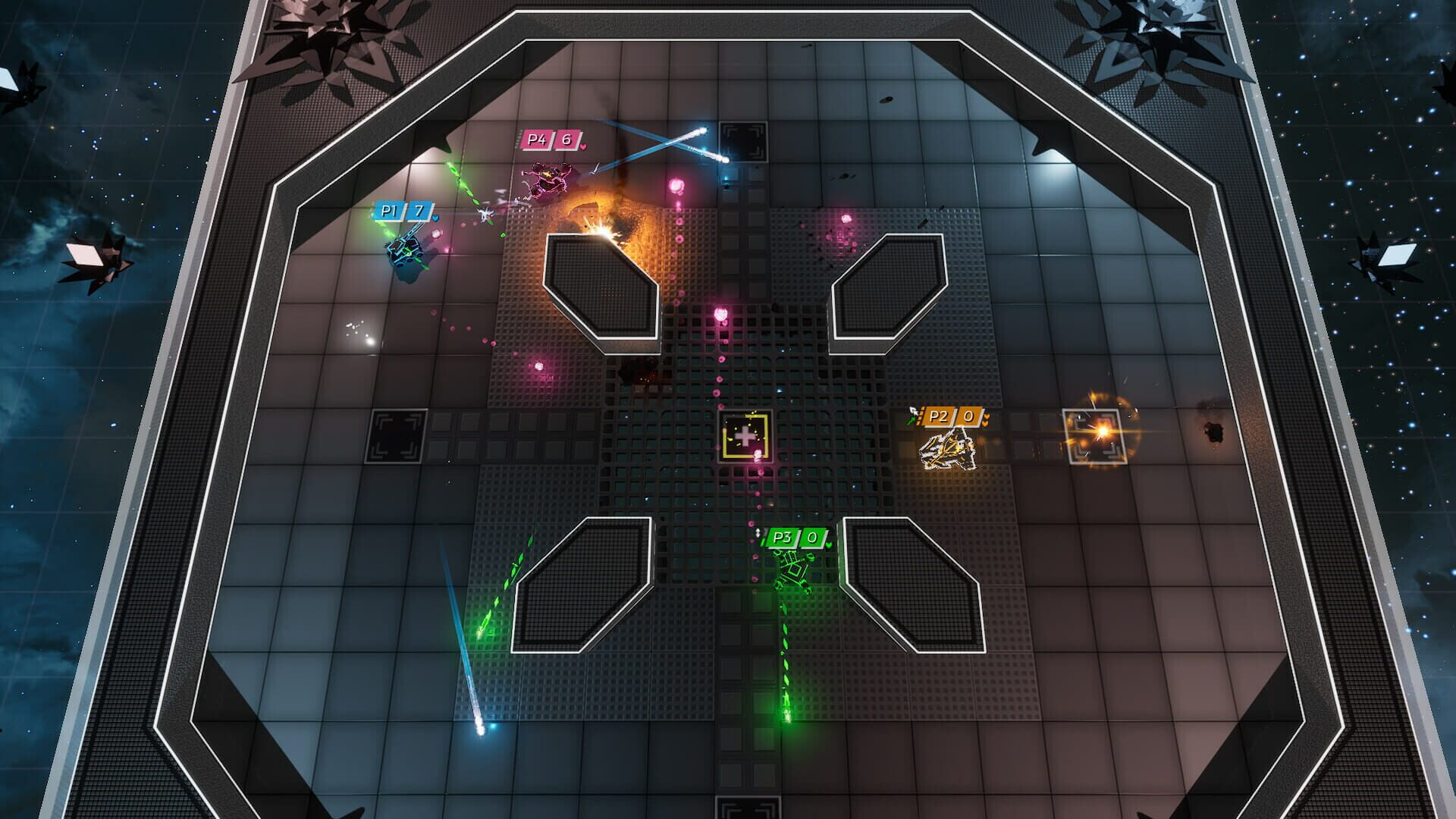Click the pink heart next to P4's badge
The height and width of the screenshot is (819, 1456).
point(582,146)
